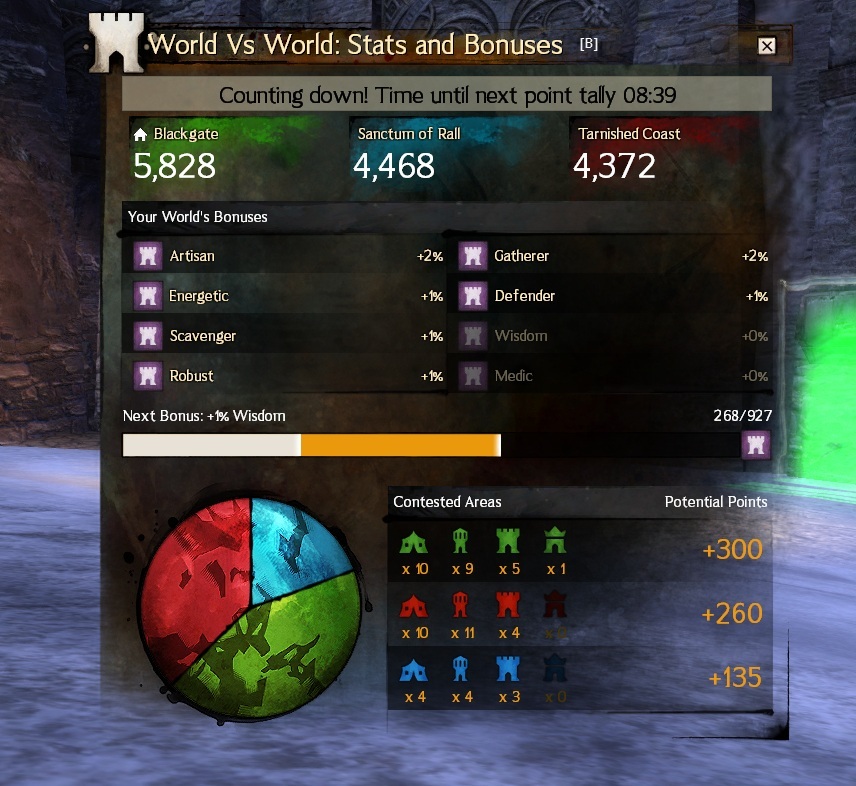Select the Sanctum of Rall score panel
856x786 pixels.
tap(450, 154)
